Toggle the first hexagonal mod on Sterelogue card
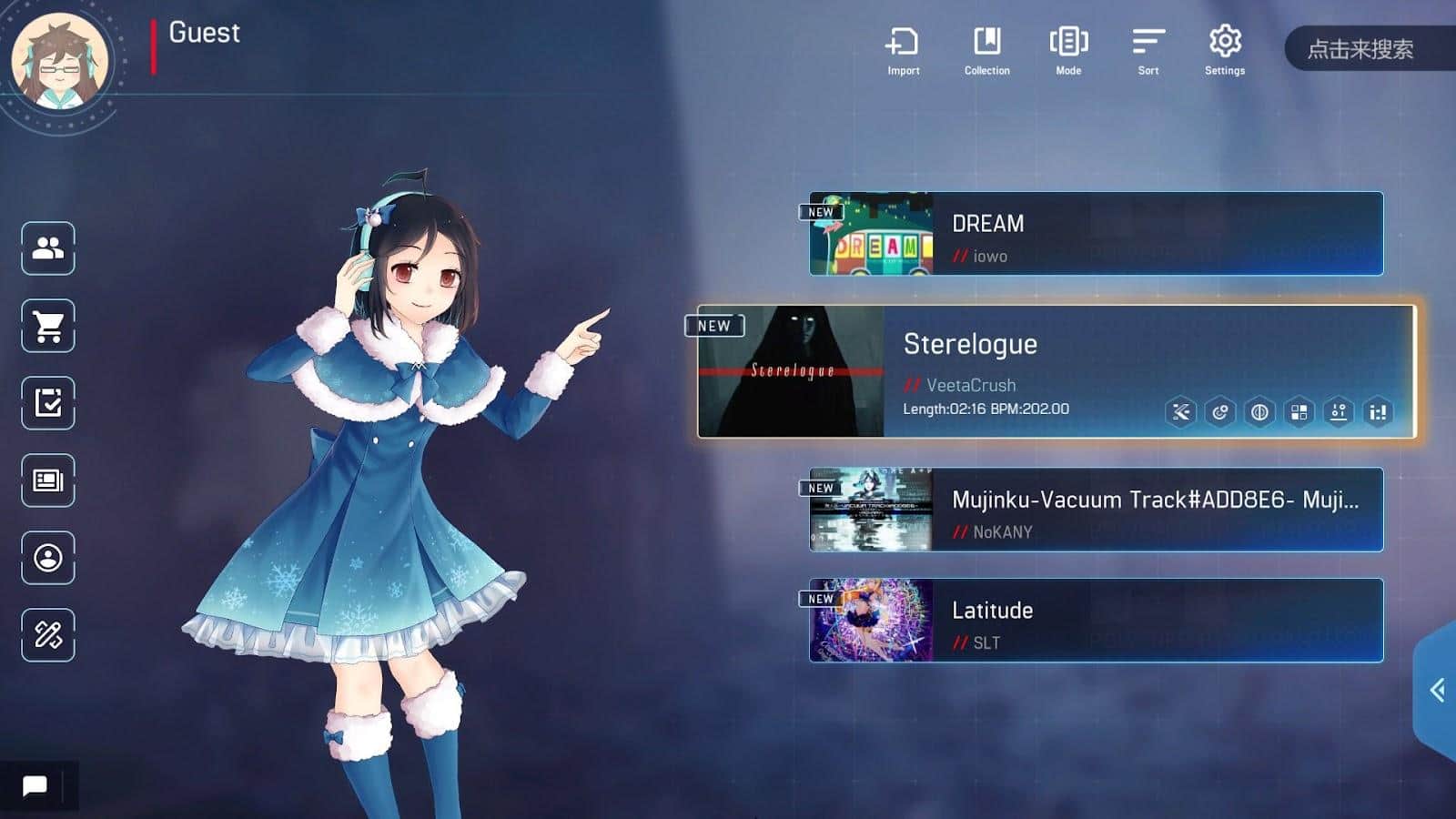This screenshot has width=1456, height=819. click(1180, 413)
